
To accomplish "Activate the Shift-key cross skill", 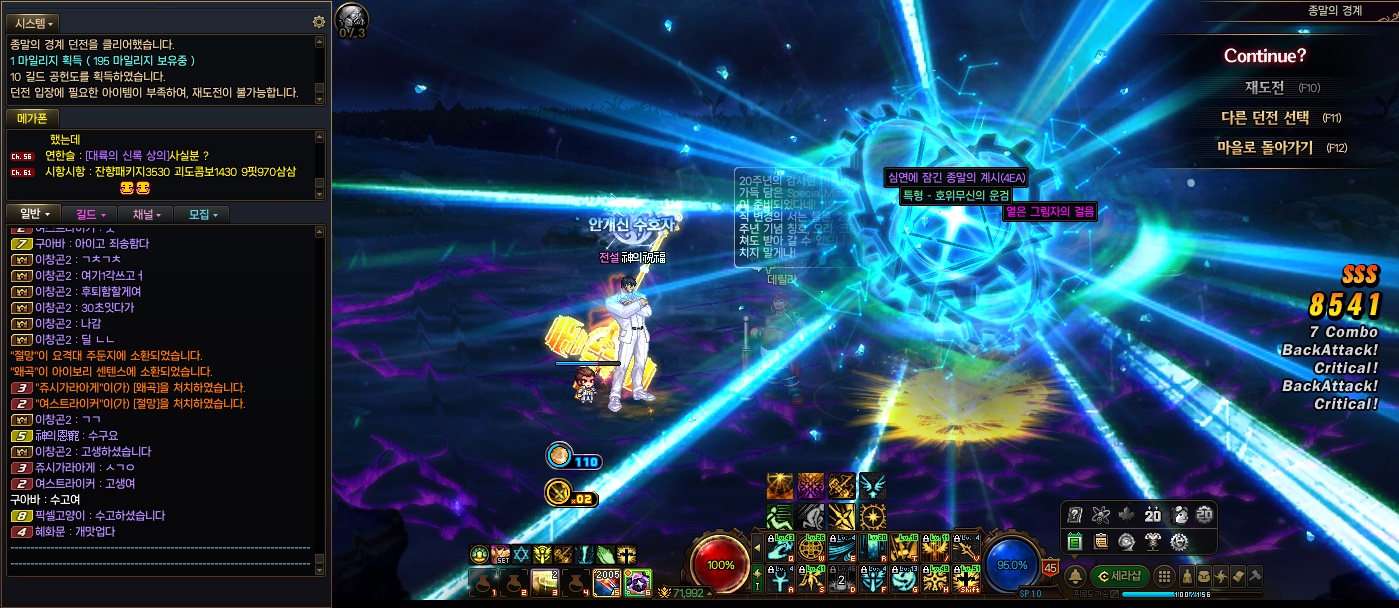I will tap(967, 579).
